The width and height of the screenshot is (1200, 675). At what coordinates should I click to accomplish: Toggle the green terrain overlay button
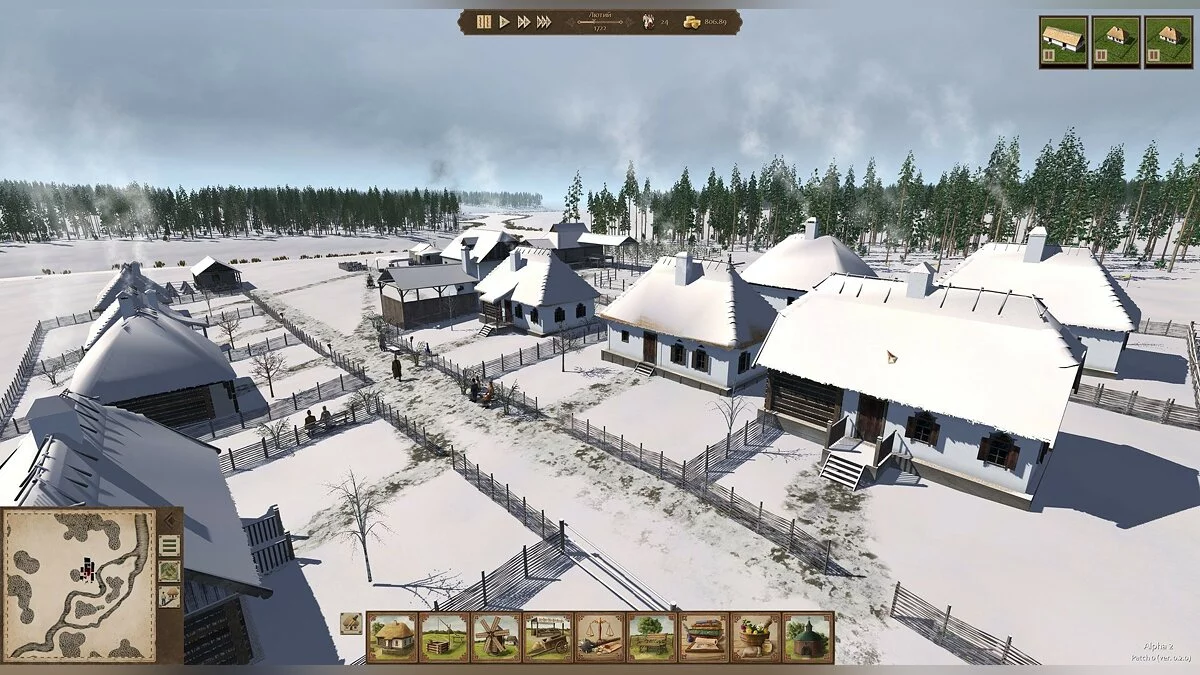coord(169,571)
